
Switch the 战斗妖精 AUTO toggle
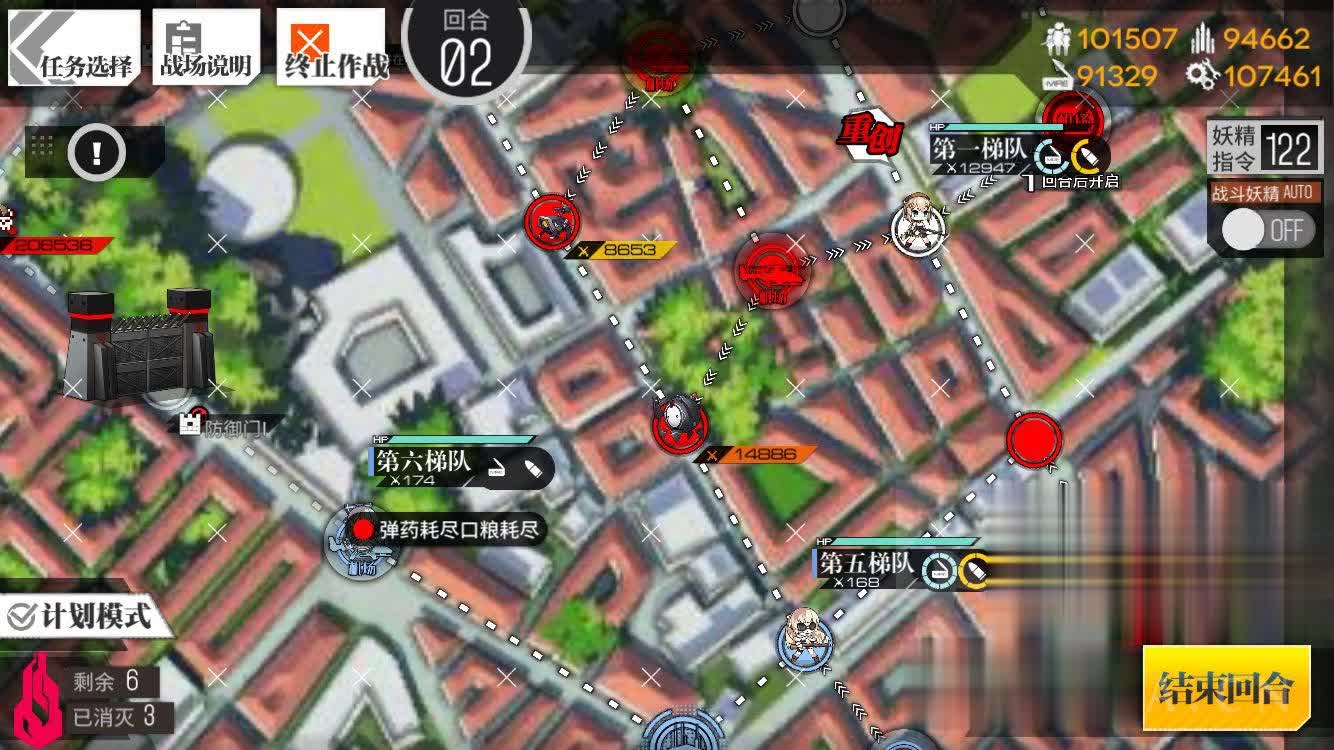pyautogui.click(x=1266, y=230)
